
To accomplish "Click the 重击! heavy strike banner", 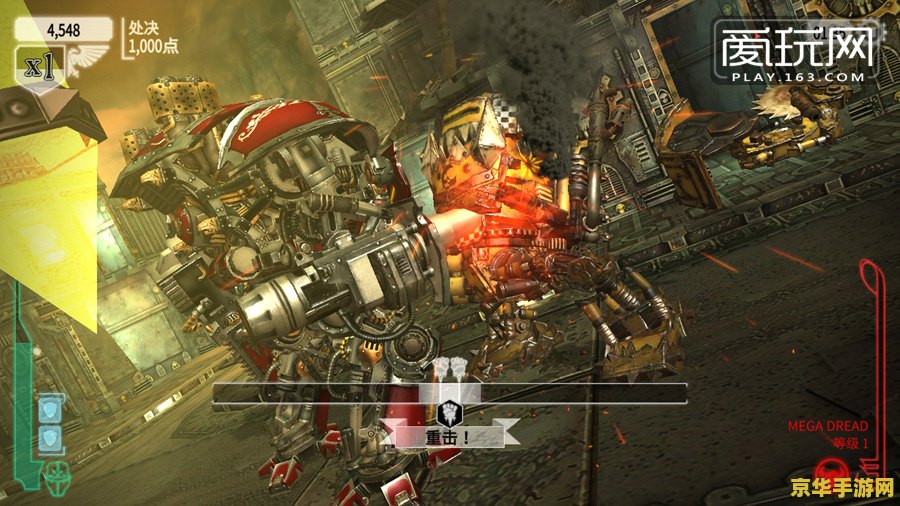I will coord(450,436).
